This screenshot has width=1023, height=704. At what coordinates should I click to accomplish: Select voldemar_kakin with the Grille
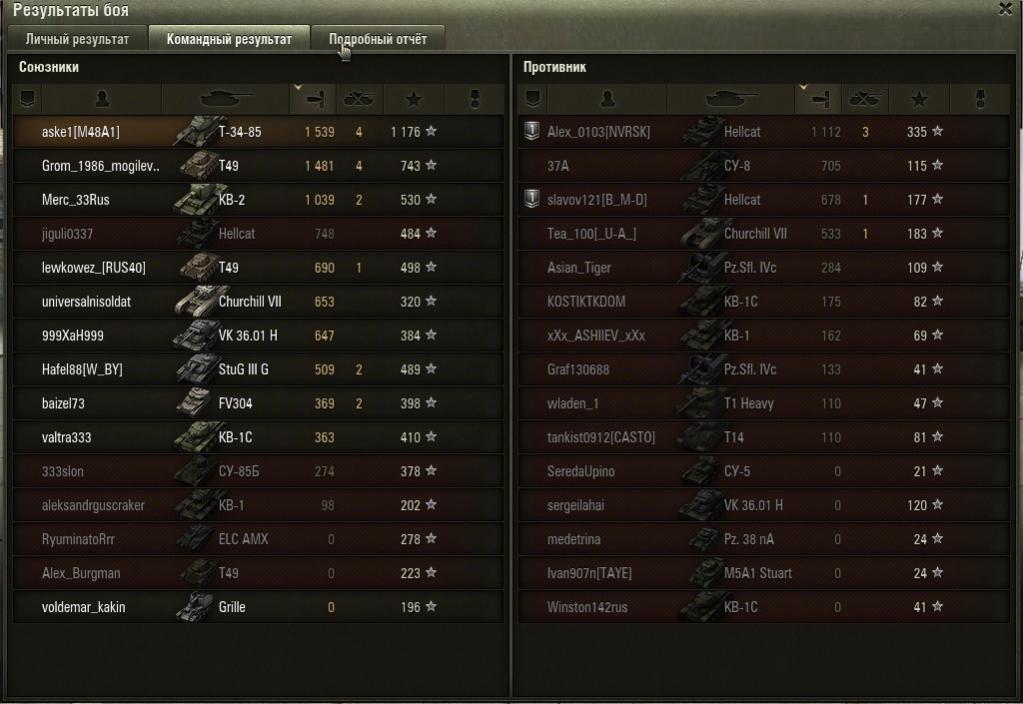(x=258, y=607)
